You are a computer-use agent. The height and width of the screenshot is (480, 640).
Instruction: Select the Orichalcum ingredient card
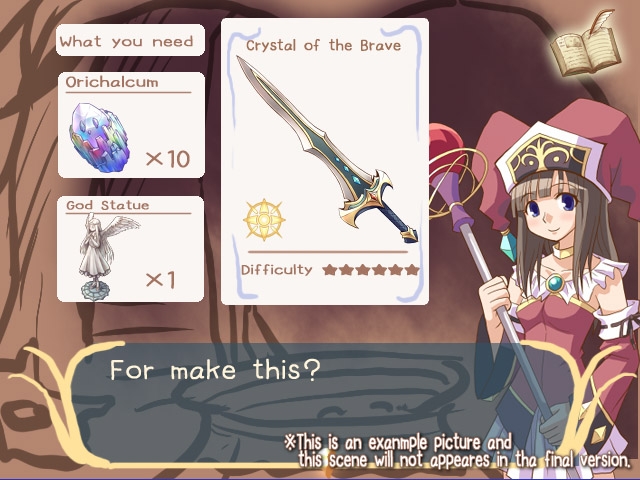130,124
